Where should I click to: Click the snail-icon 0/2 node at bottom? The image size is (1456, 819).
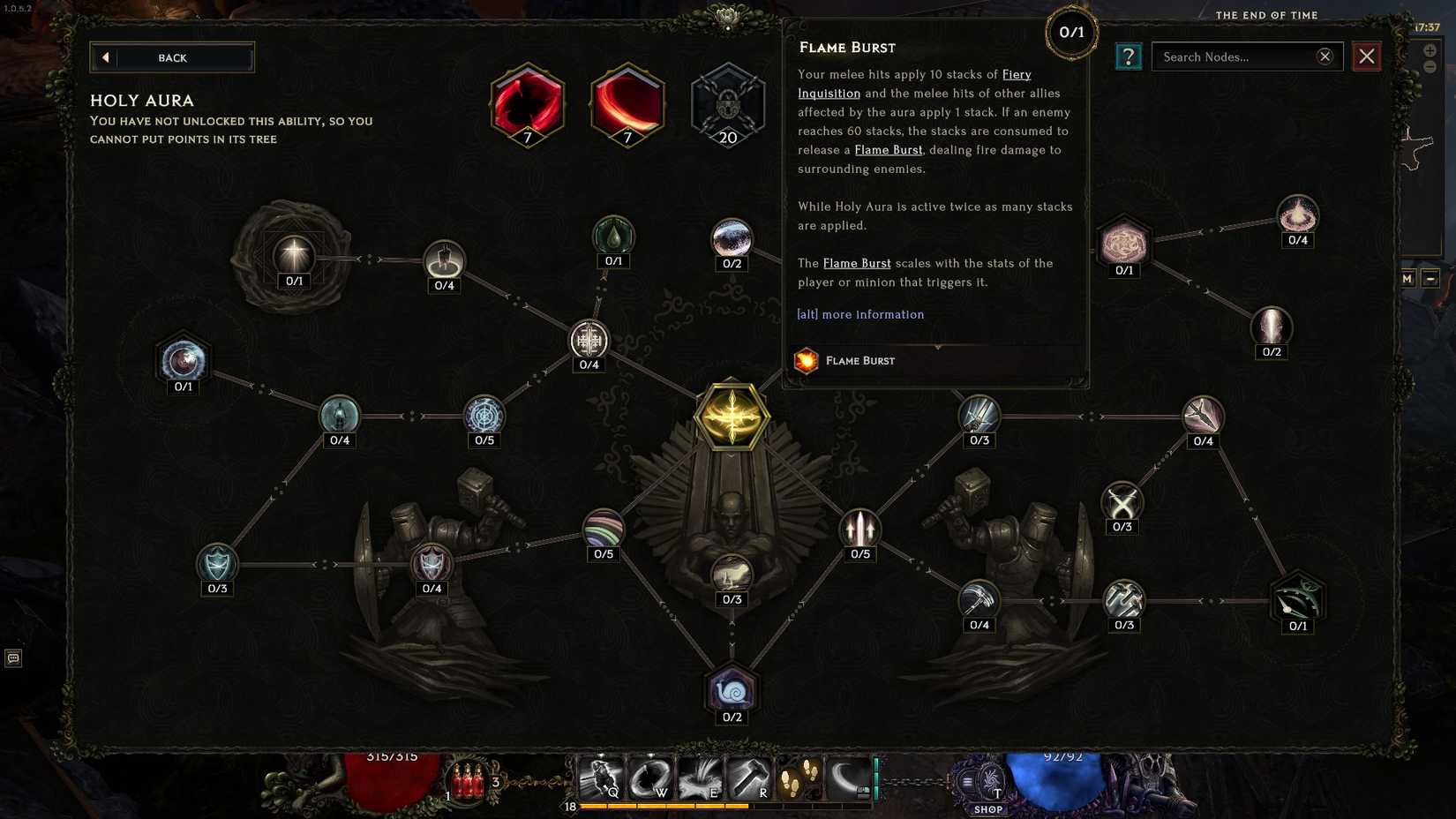point(732,693)
